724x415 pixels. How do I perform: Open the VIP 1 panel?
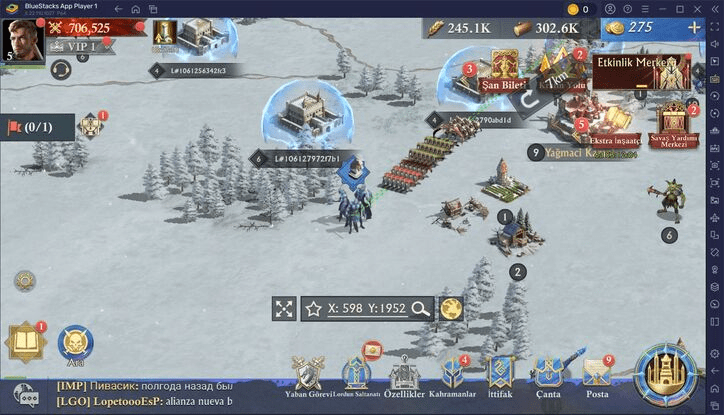(74, 46)
